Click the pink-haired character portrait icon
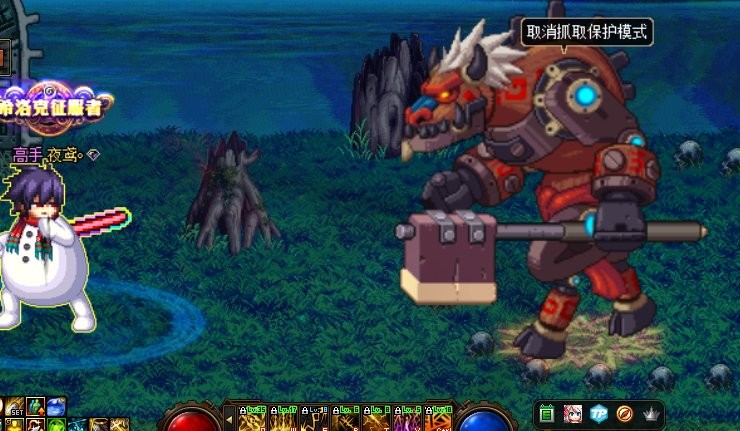 coord(572,412)
